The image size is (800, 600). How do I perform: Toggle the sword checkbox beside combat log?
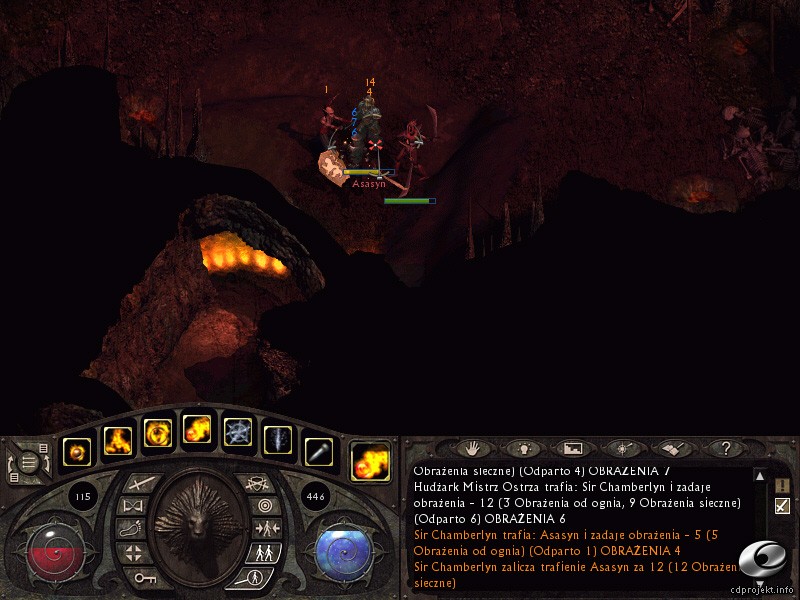coord(782,506)
